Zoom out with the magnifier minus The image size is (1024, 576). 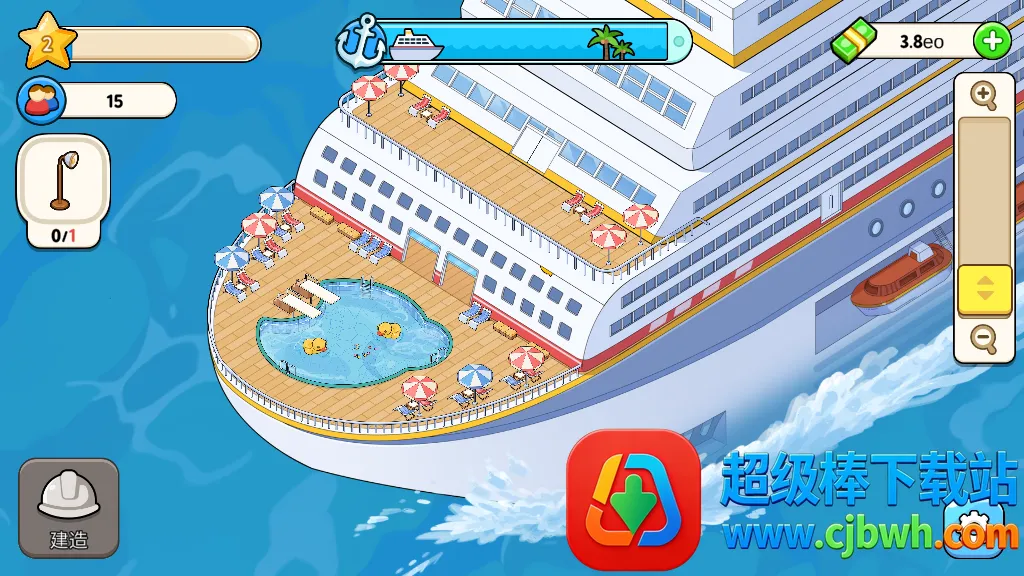tap(985, 340)
